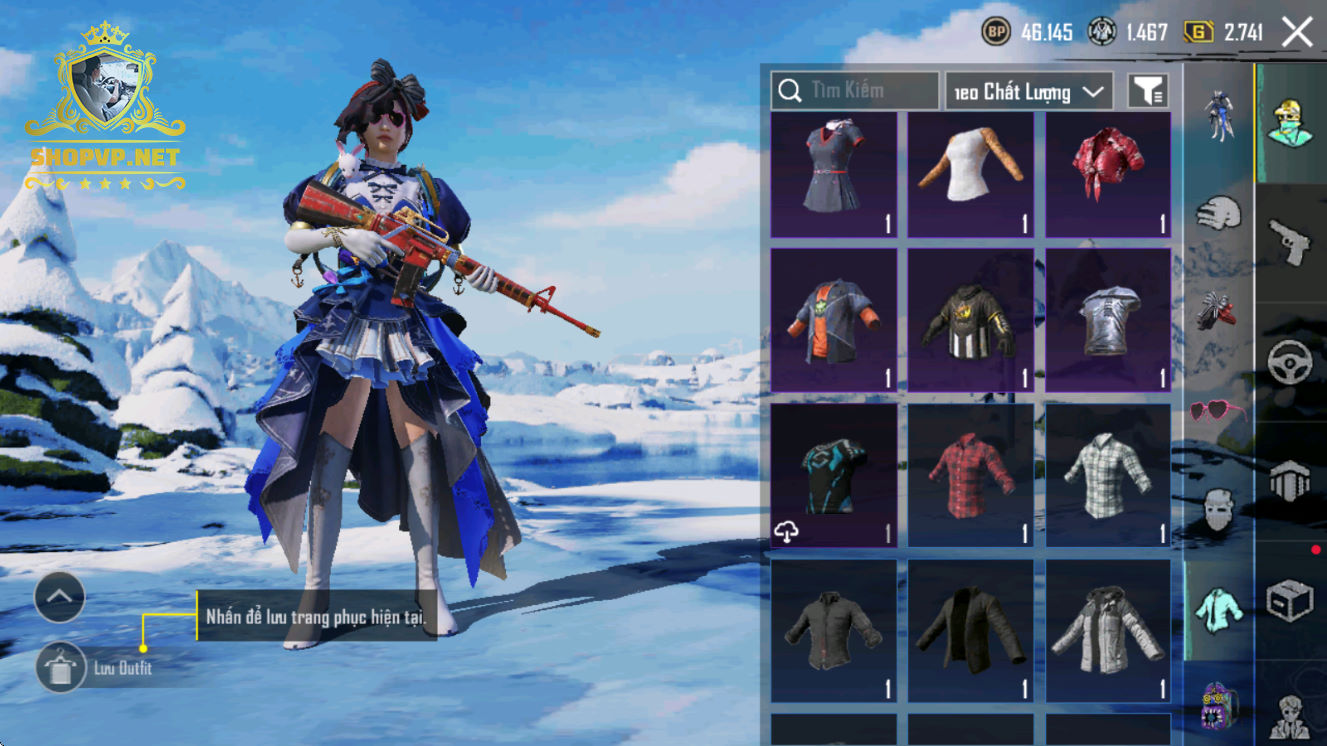Select the black and yellow hoodie

pos(970,320)
